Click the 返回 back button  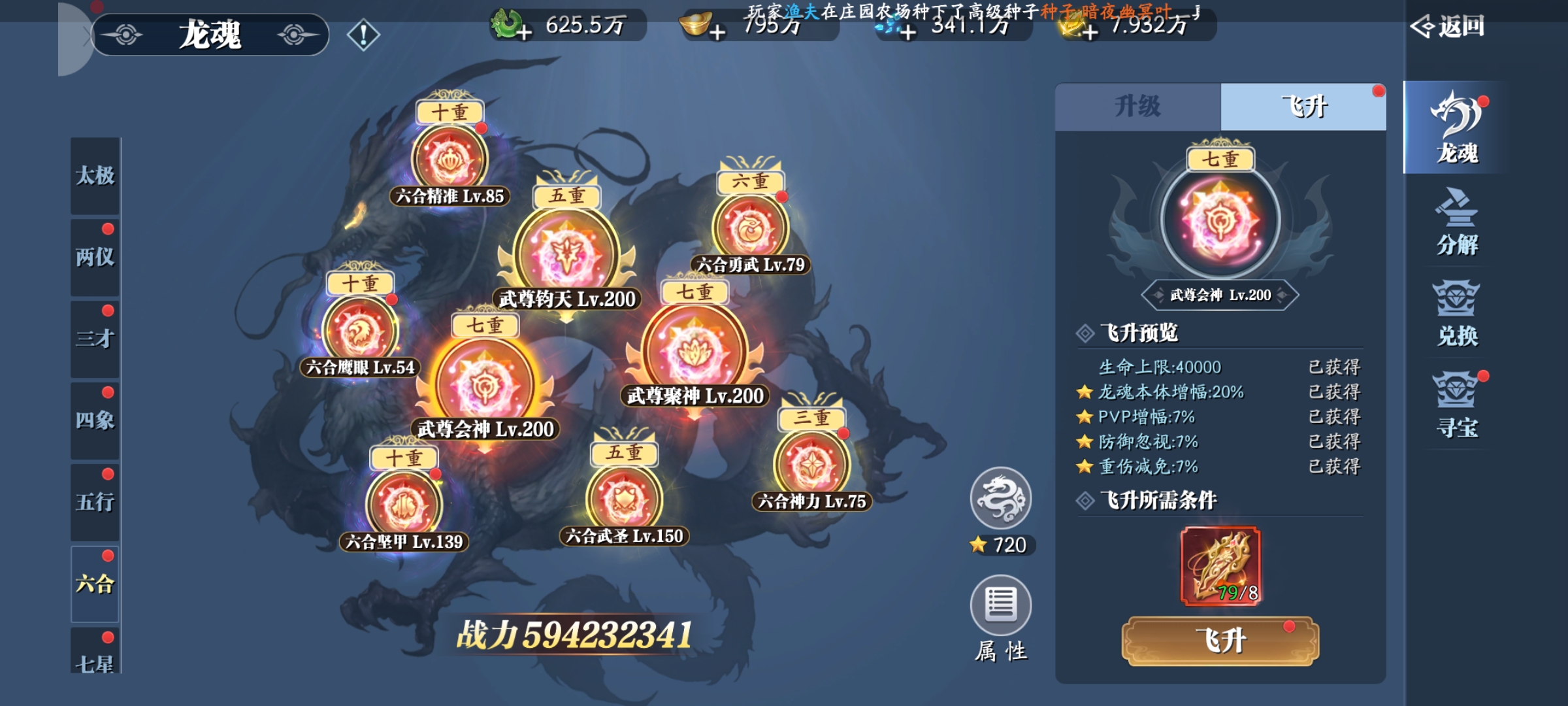coord(1448,27)
